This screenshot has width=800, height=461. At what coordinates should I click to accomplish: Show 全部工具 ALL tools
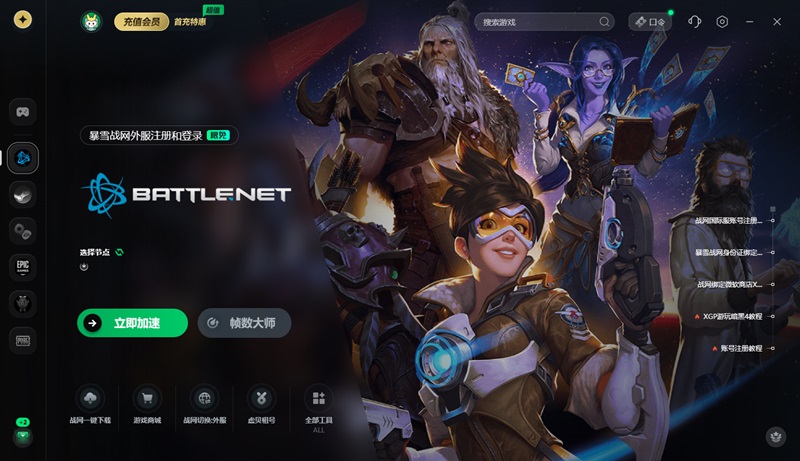318,407
